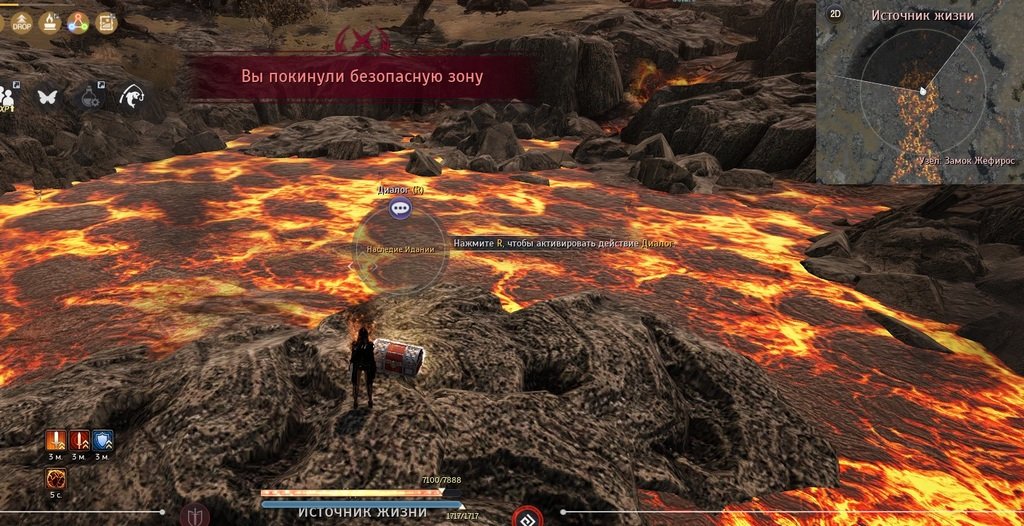Toggle the minimap 2D view button
The width and height of the screenshot is (1024, 526).
coord(834,15)
